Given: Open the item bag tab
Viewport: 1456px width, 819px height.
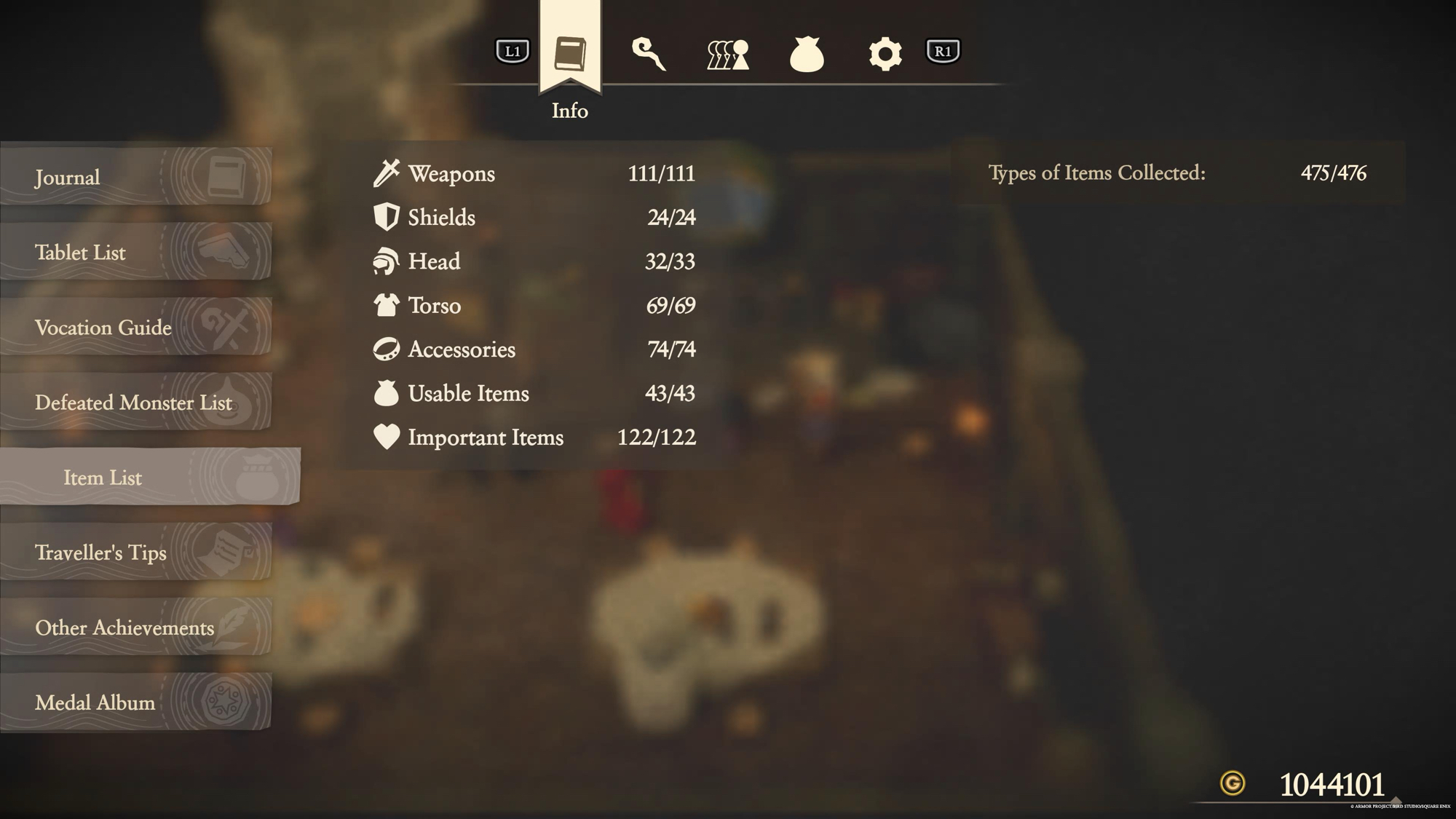Looking at the screenshot, I should click(x=807, y=54).
